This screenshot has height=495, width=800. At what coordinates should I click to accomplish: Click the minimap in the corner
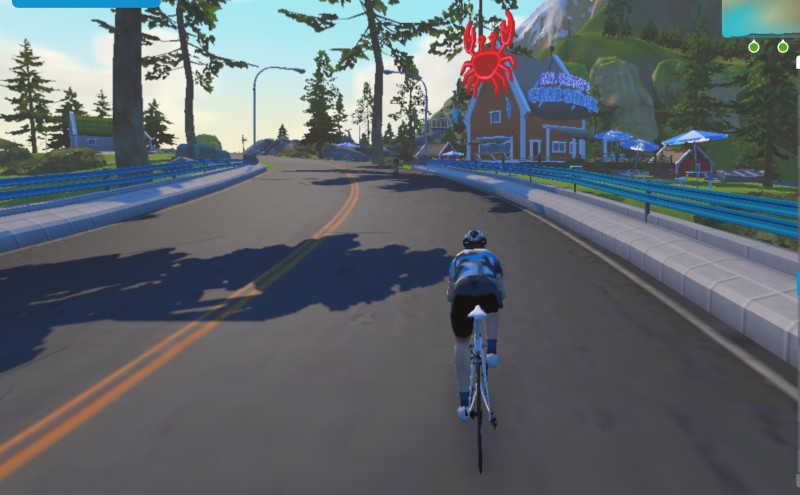tap(761, 17)
